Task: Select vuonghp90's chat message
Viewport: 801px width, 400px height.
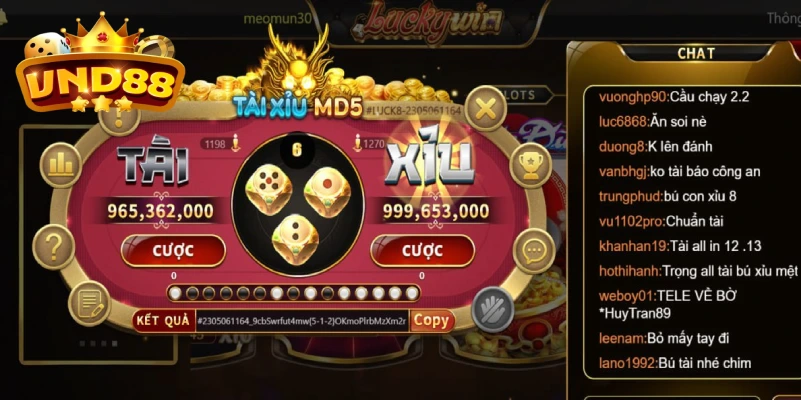Action: coord(673,97)
